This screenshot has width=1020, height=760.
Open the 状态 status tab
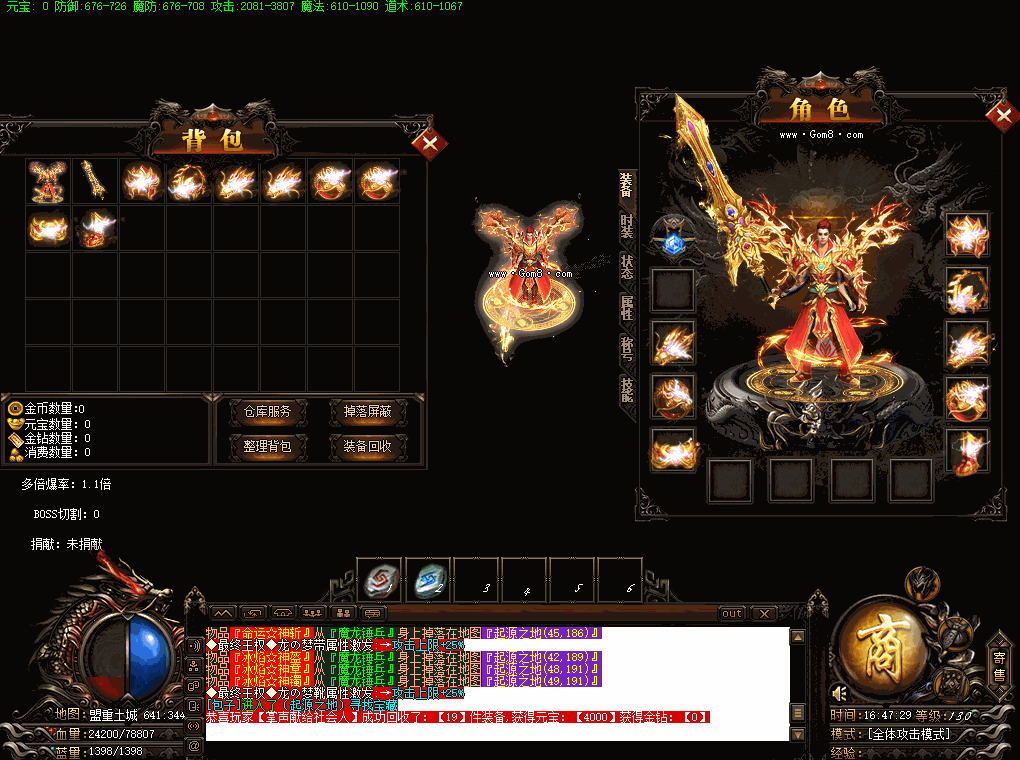pos(627,267)
